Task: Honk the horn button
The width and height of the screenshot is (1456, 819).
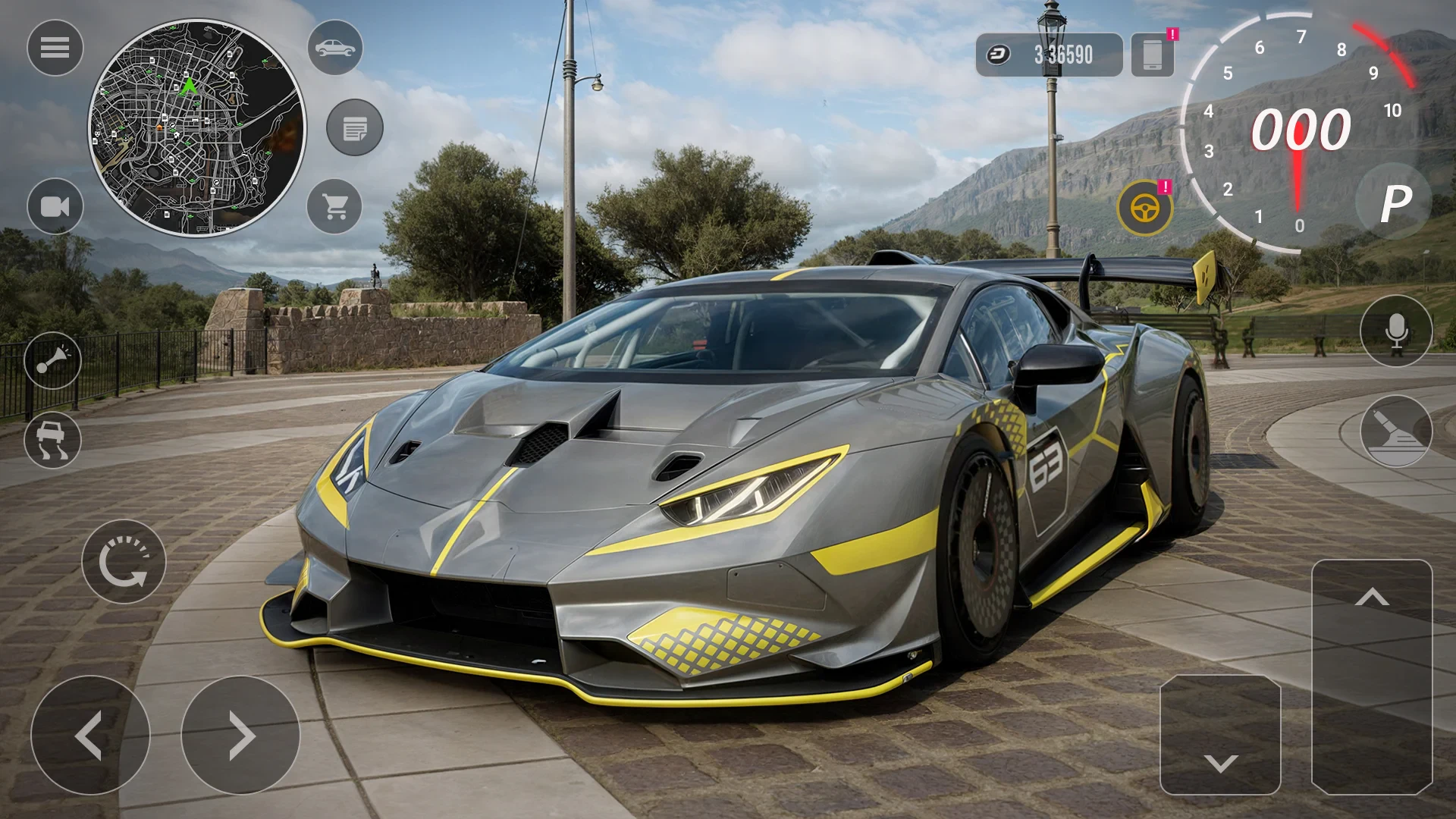Action: [x=53, y=360]
